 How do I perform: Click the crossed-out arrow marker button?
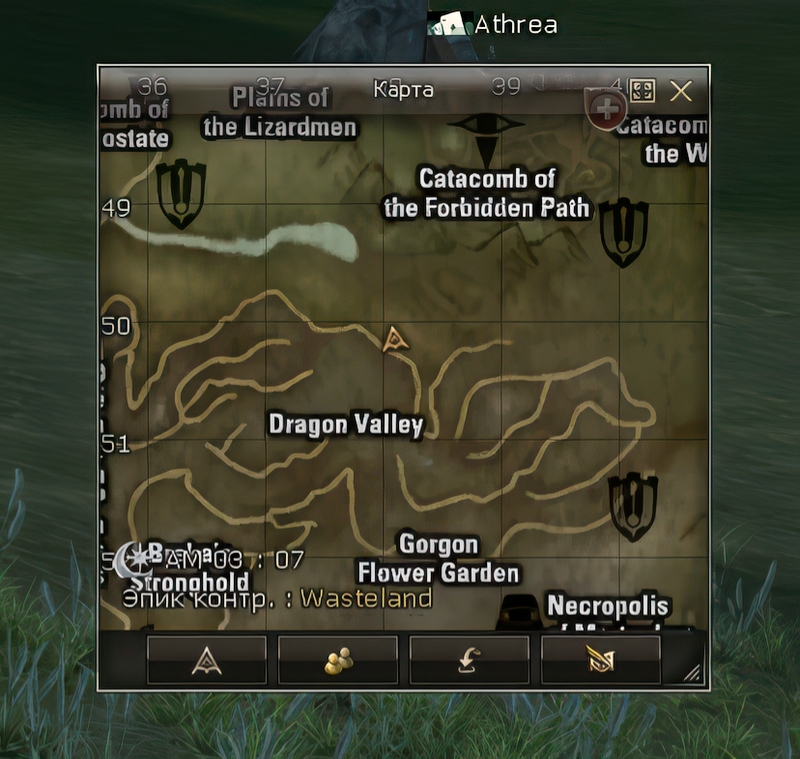[x=600, y=660]
